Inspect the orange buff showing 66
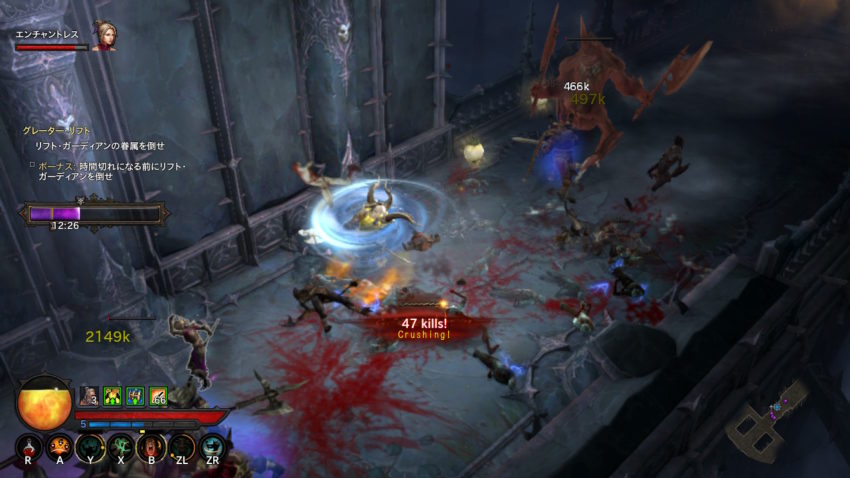 pyautogui.click(x=157, y=396)
